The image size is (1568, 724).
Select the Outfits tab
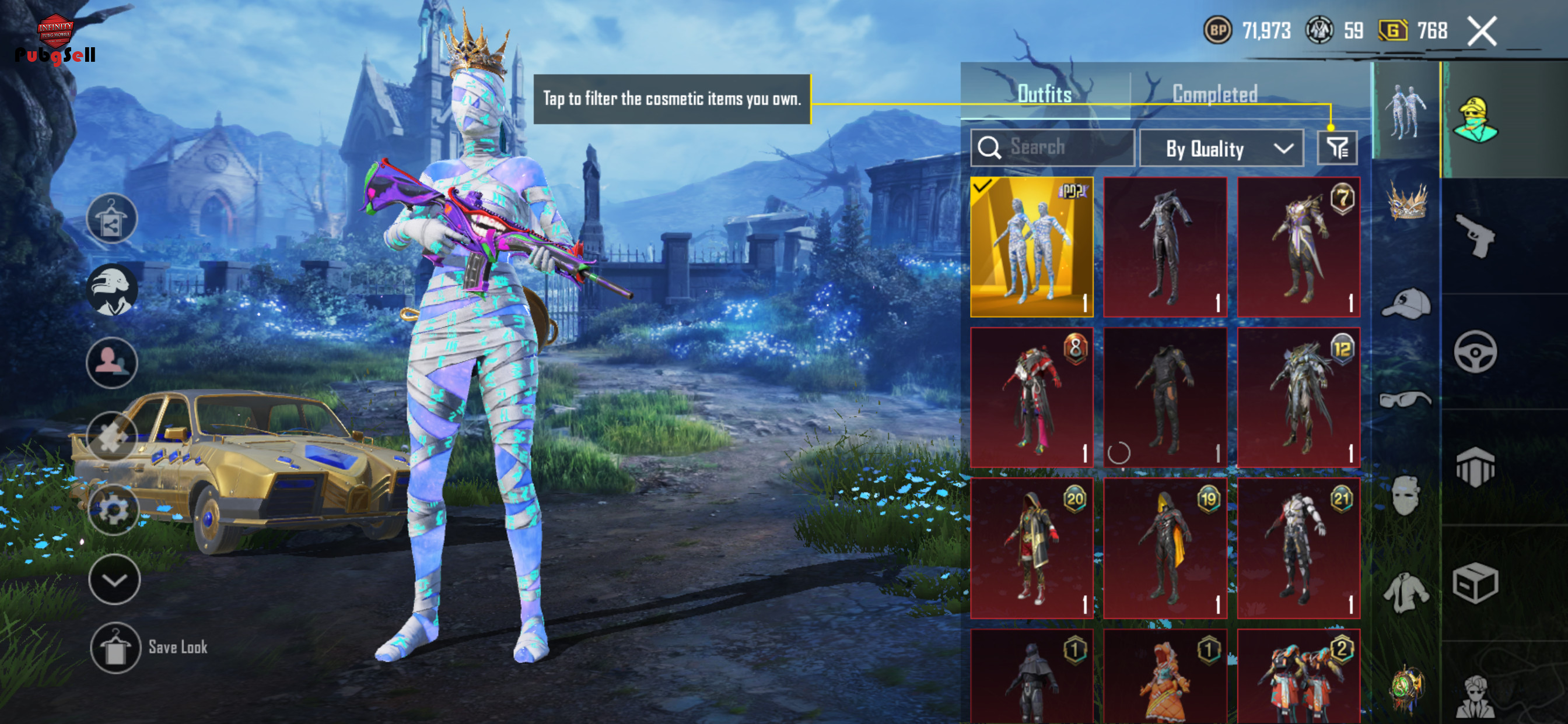[x=1045, y=94]
